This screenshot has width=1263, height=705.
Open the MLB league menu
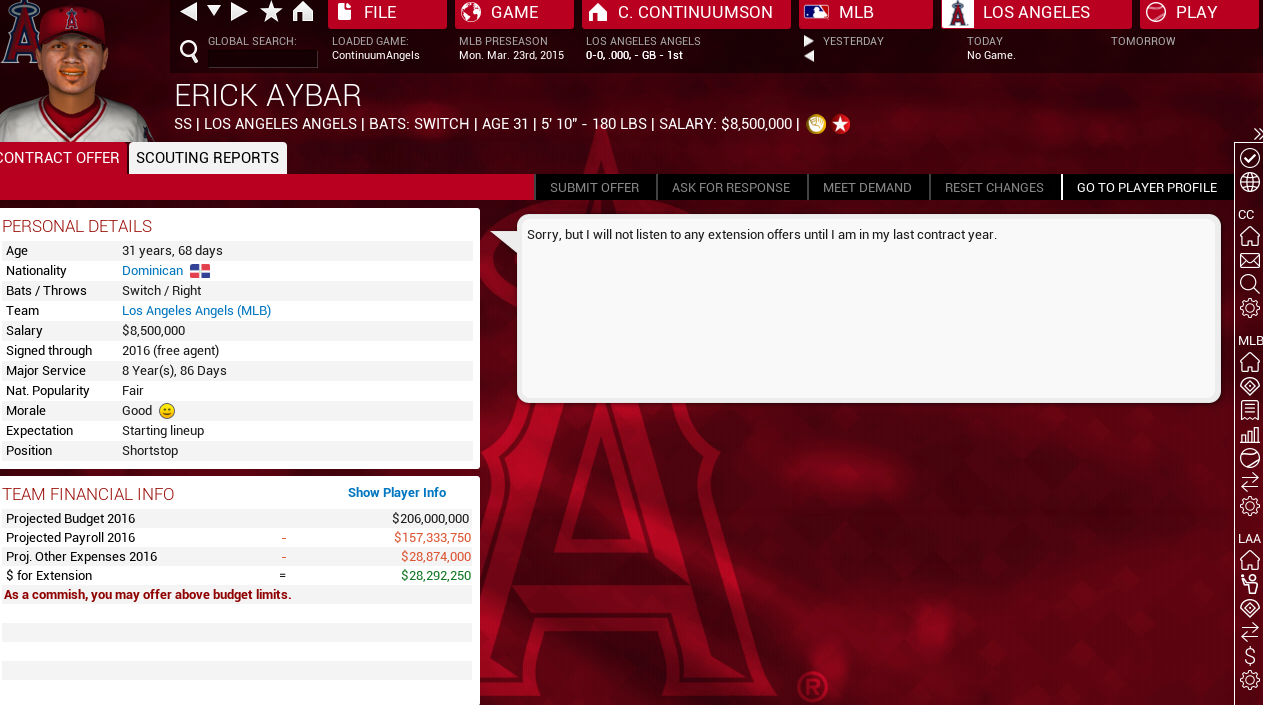click(865, 13)
